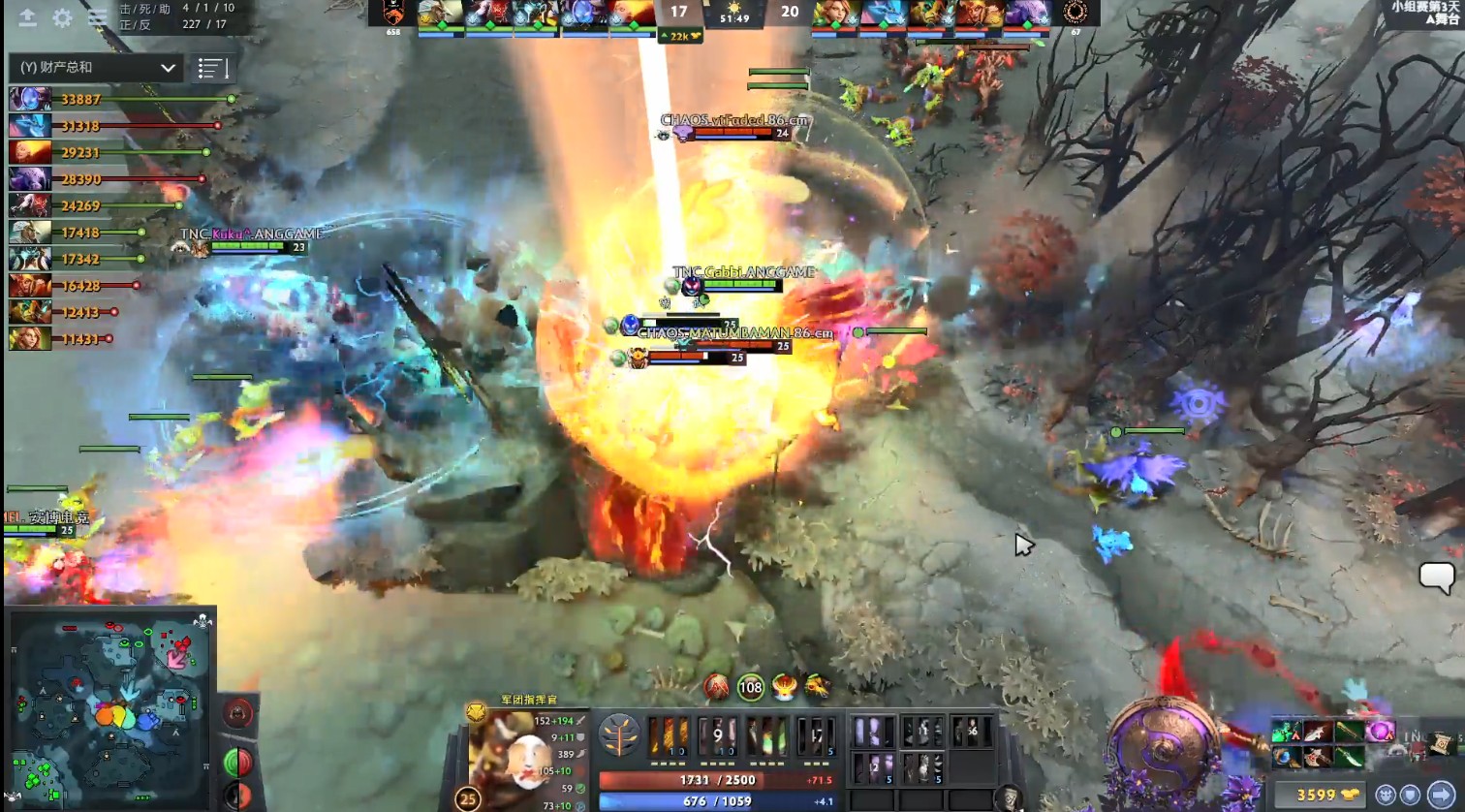
Task: Select the Legion Commander talent tree icon
Action: pos(617,736)
